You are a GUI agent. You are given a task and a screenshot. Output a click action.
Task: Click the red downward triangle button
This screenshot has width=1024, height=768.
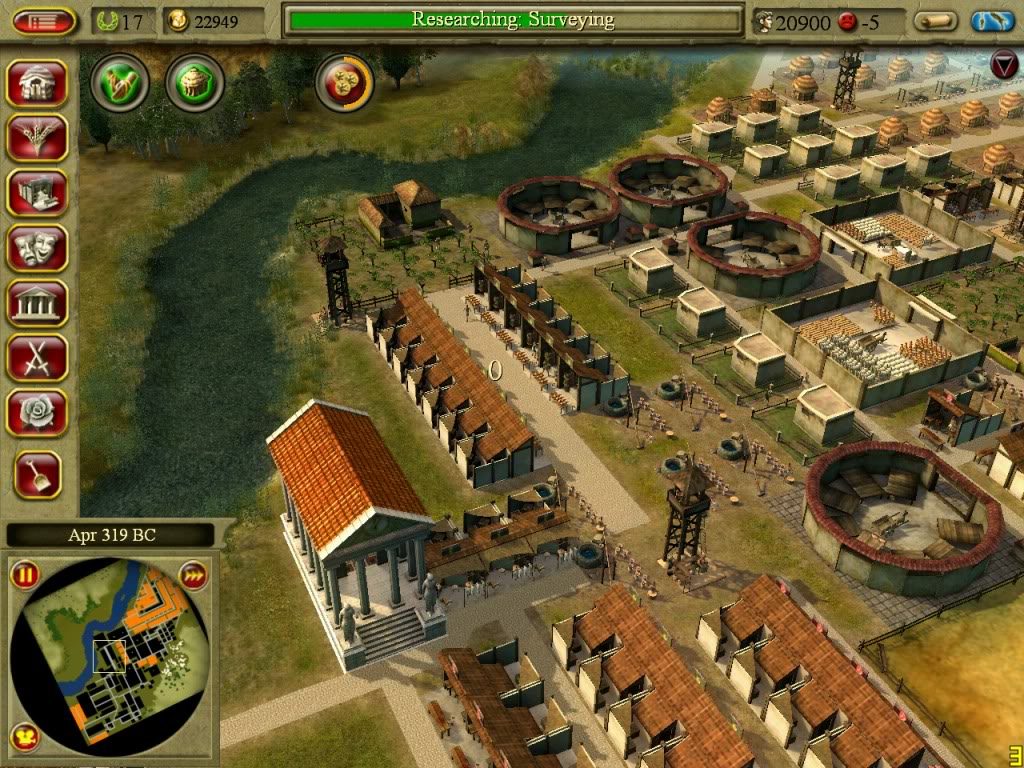(1003, 65)
